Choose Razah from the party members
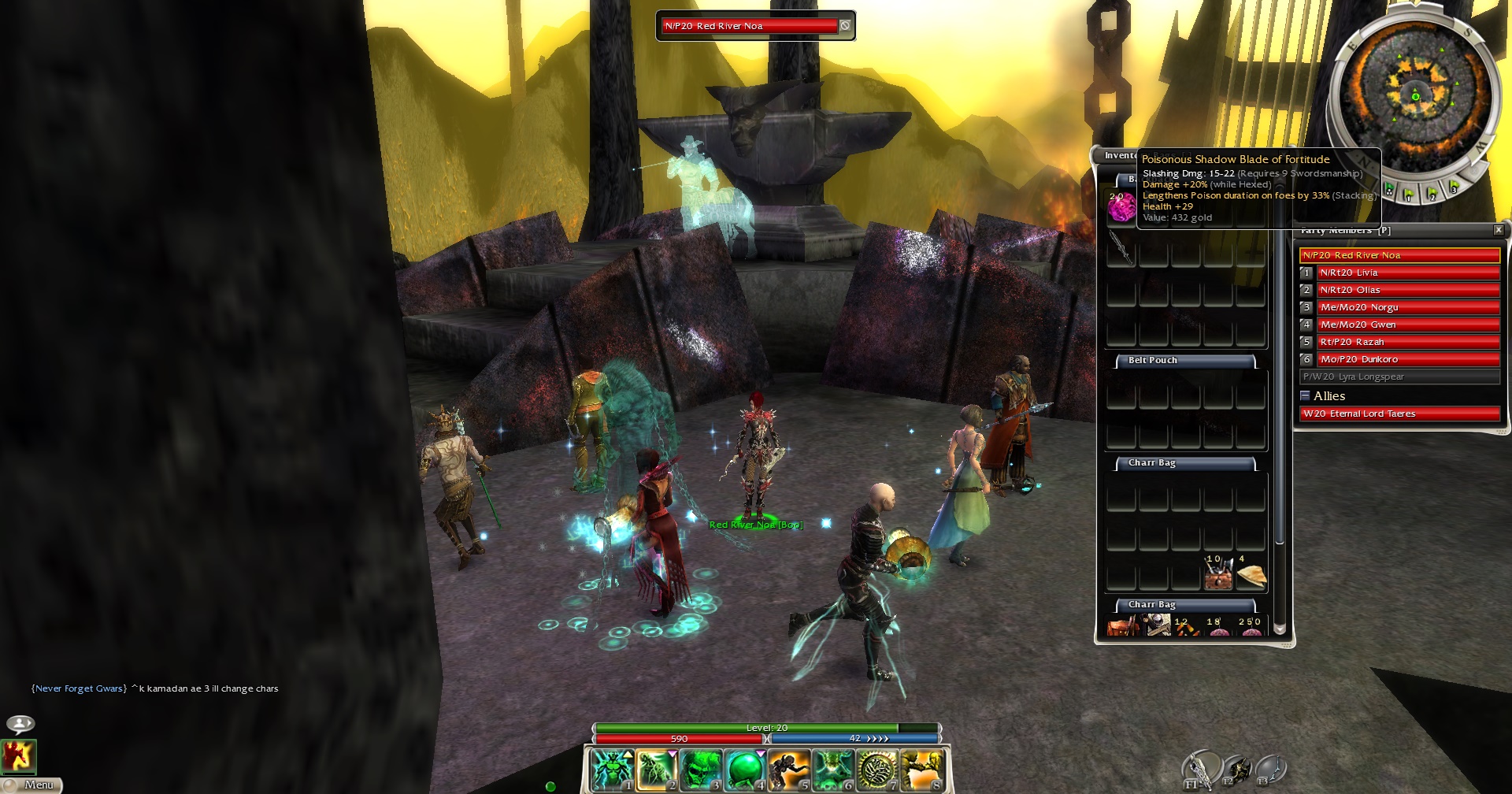Screen dimensions: 1512x794 1407,342
